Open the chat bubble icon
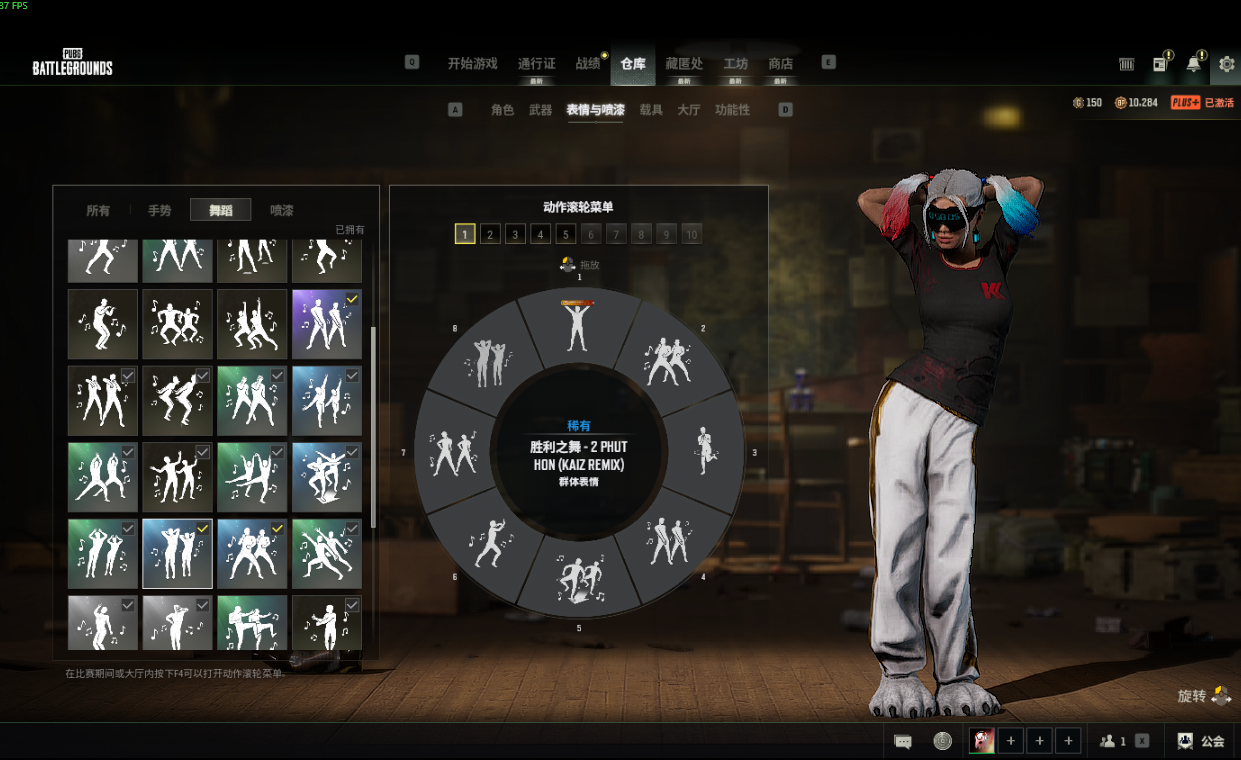The image size is (1241, 760). coord(903,741)
